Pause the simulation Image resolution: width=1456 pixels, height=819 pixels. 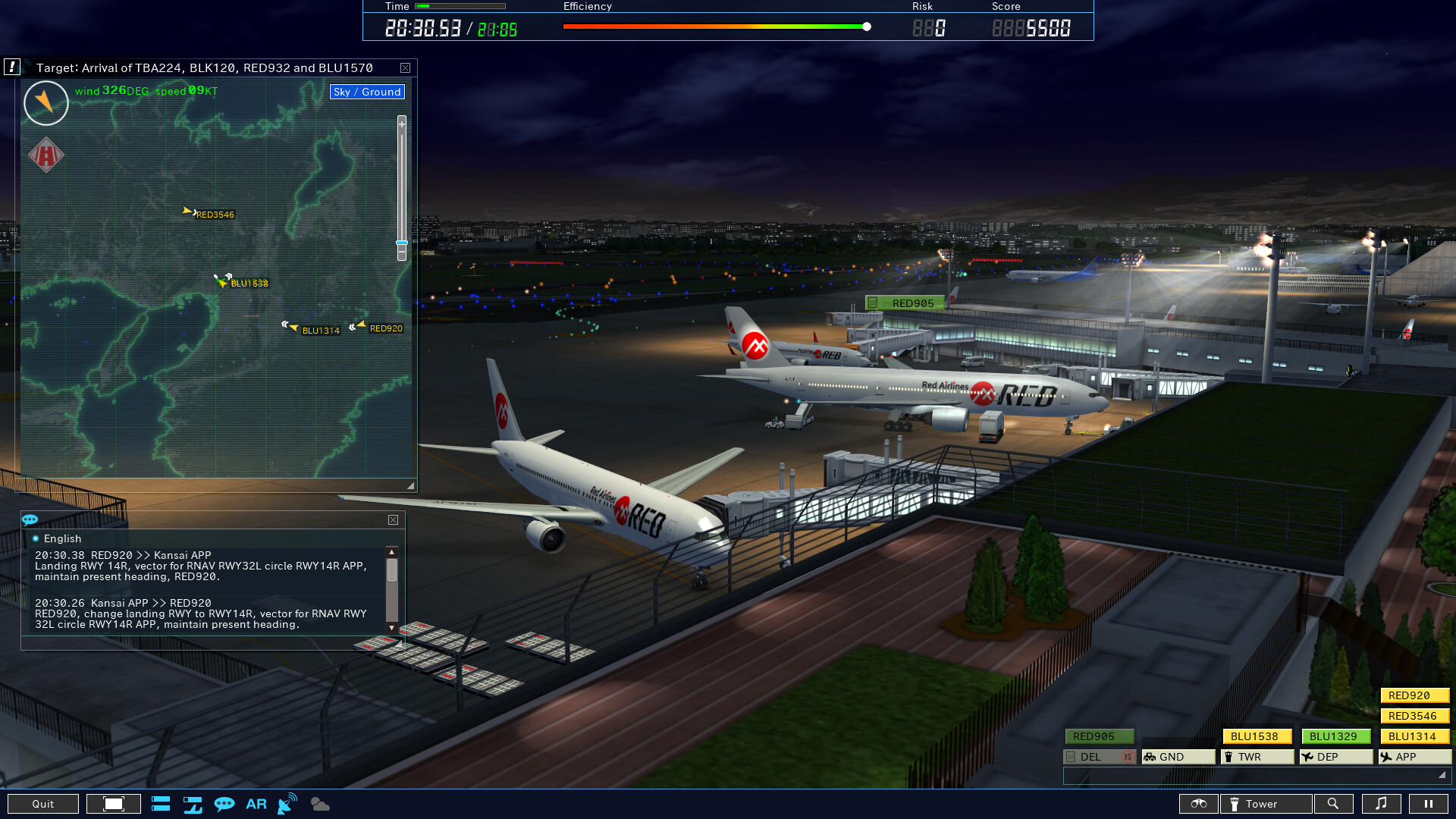[x=1427, y=804]
